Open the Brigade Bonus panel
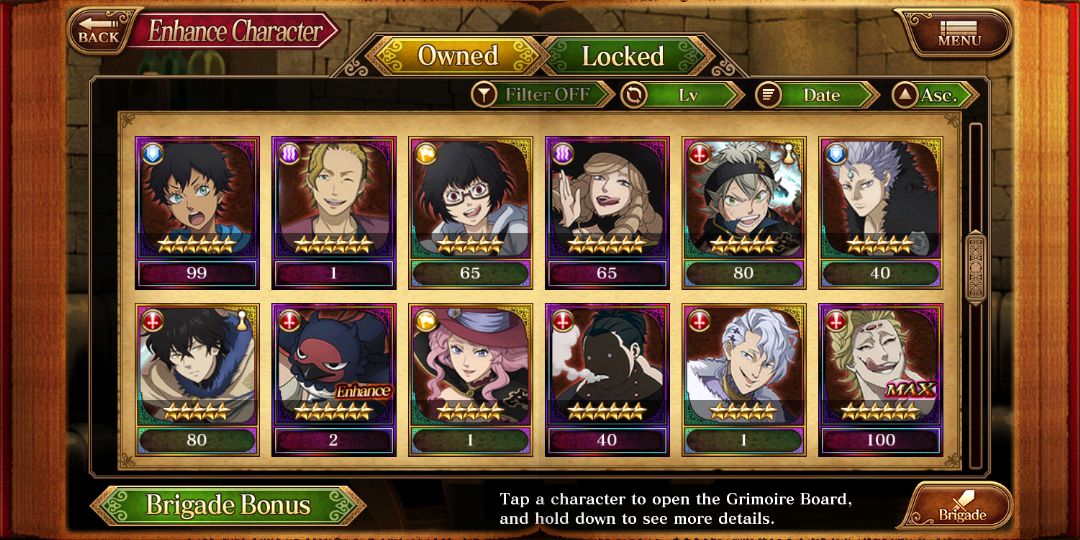The image size is (1080, 540). 228,505
